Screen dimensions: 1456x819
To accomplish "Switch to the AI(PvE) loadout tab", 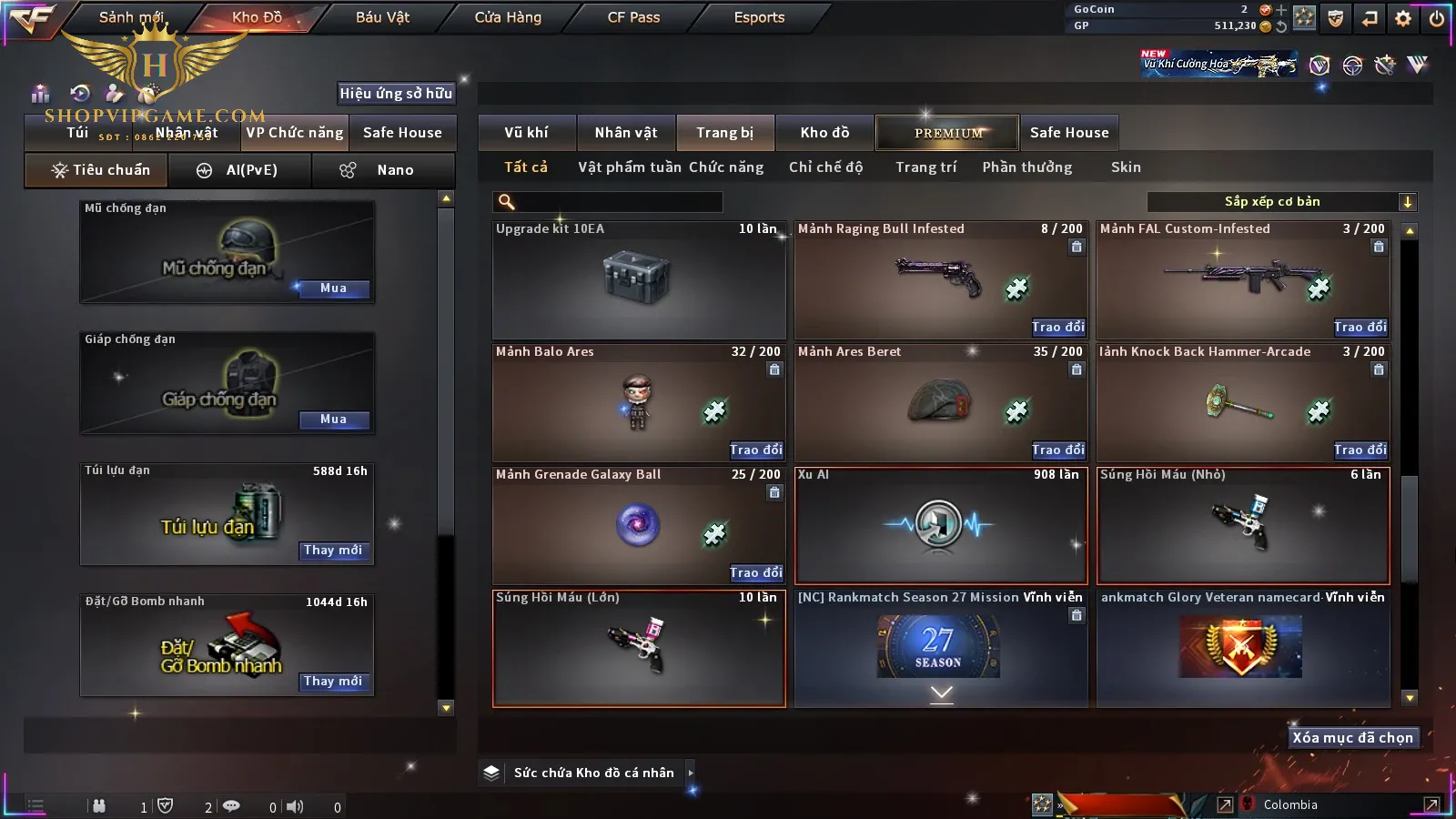I will [239, 170].
